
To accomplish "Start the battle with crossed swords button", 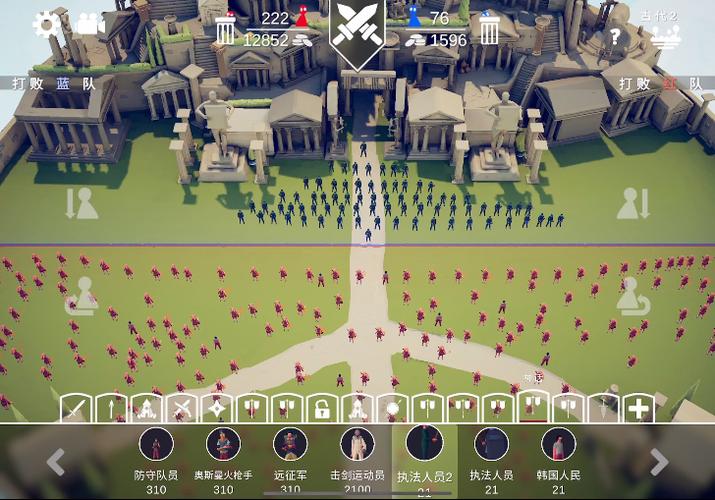I will (357, 31).
